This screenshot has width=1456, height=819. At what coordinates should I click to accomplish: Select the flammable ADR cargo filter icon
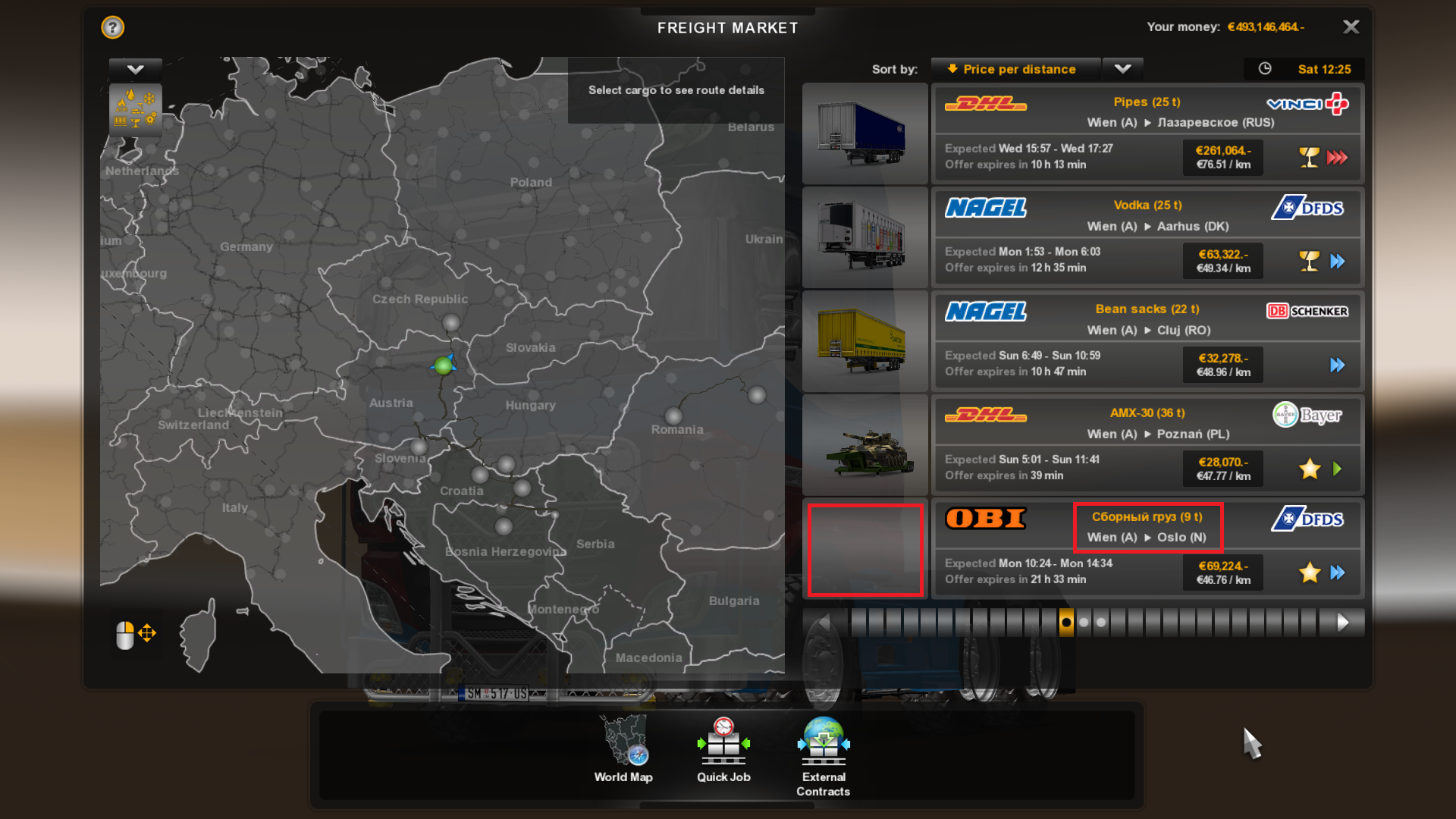click(x=121, y=105)
